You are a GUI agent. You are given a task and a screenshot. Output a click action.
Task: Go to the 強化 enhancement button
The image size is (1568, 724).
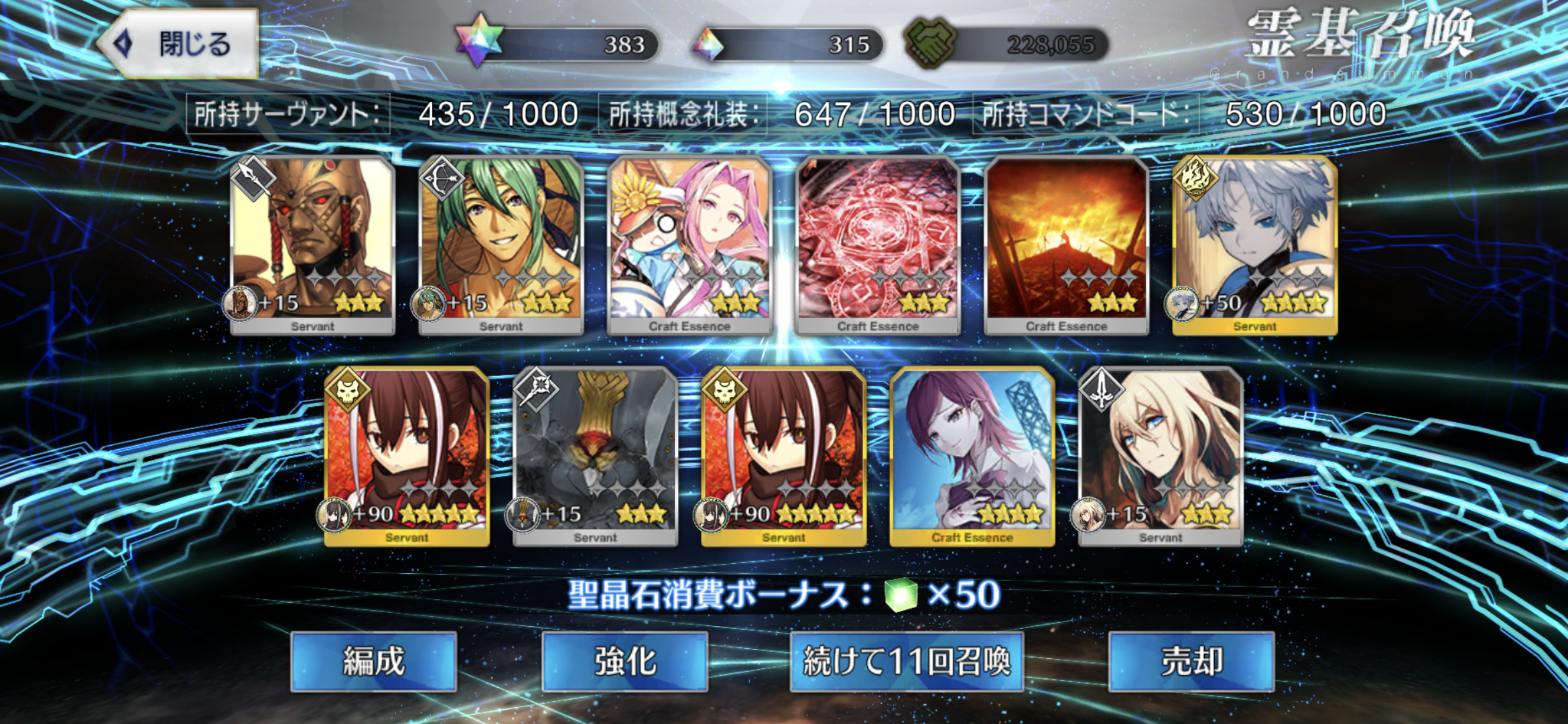(x=625, y=662)
